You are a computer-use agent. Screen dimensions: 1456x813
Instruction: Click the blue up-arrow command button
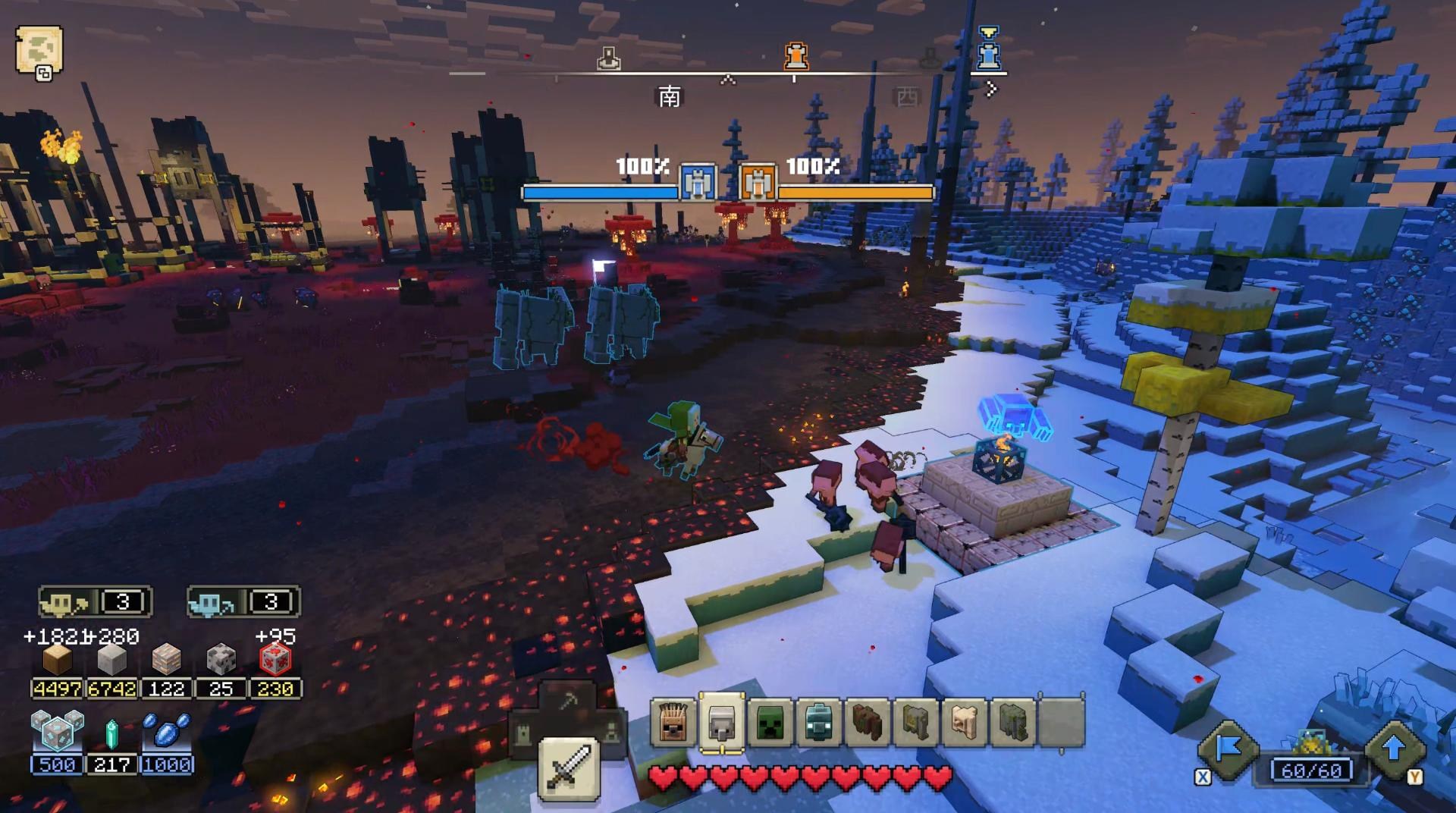click(x=1394, y=750)
